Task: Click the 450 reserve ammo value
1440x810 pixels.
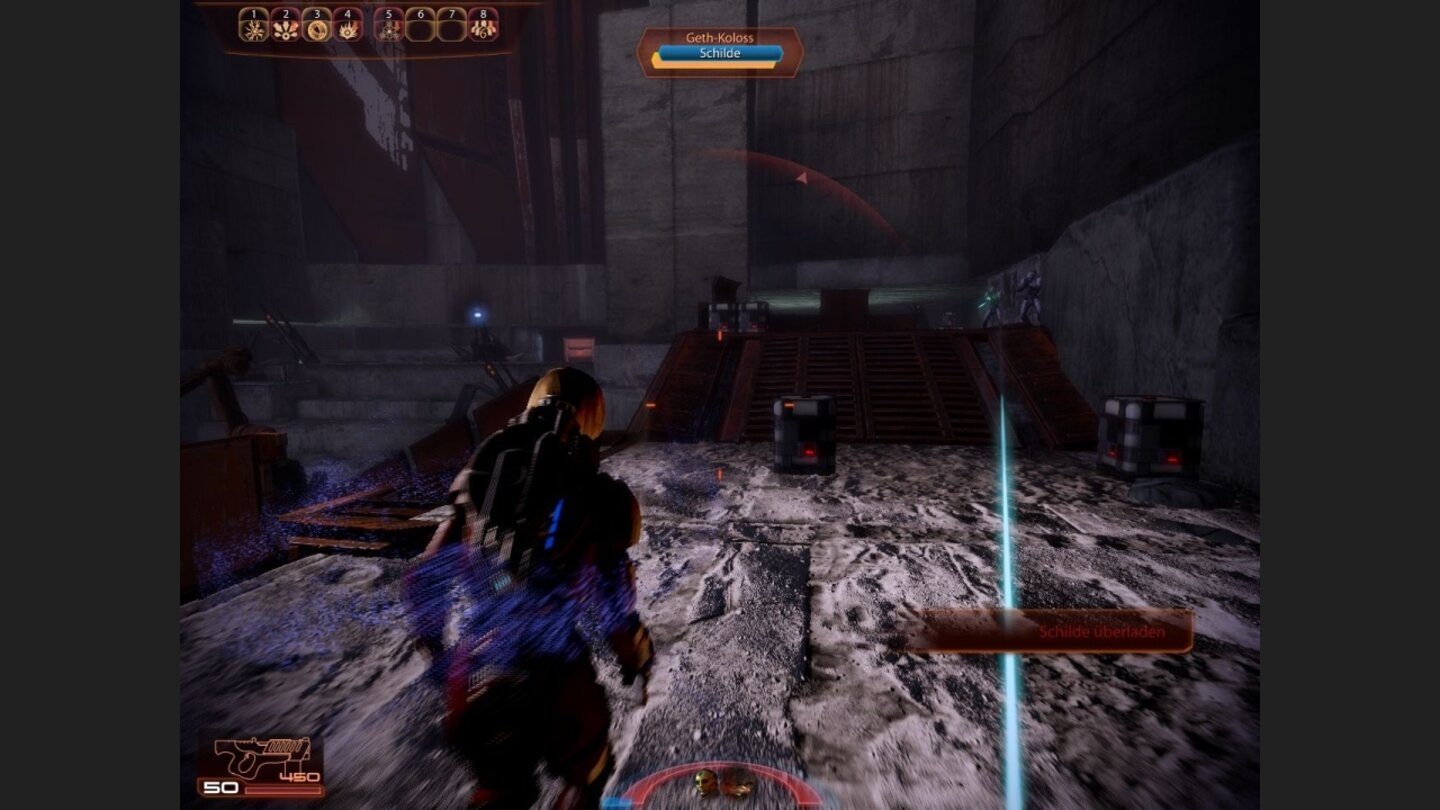Action: 298,775
